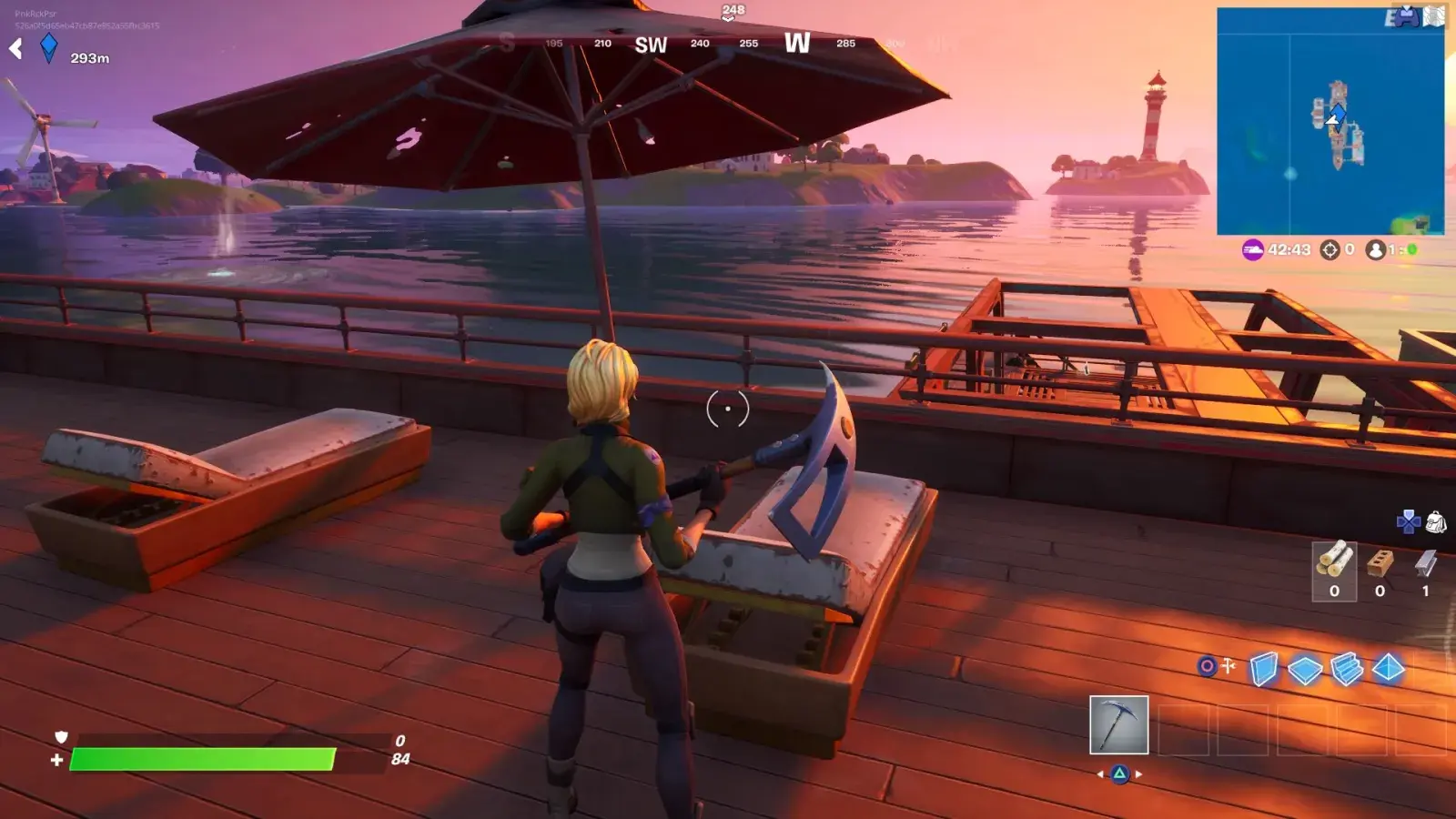Image resolution: width=1456 pixels, height=819 pixels.
Task: Click the blue diamond marker on minimap
Action: coord(1339,112)
